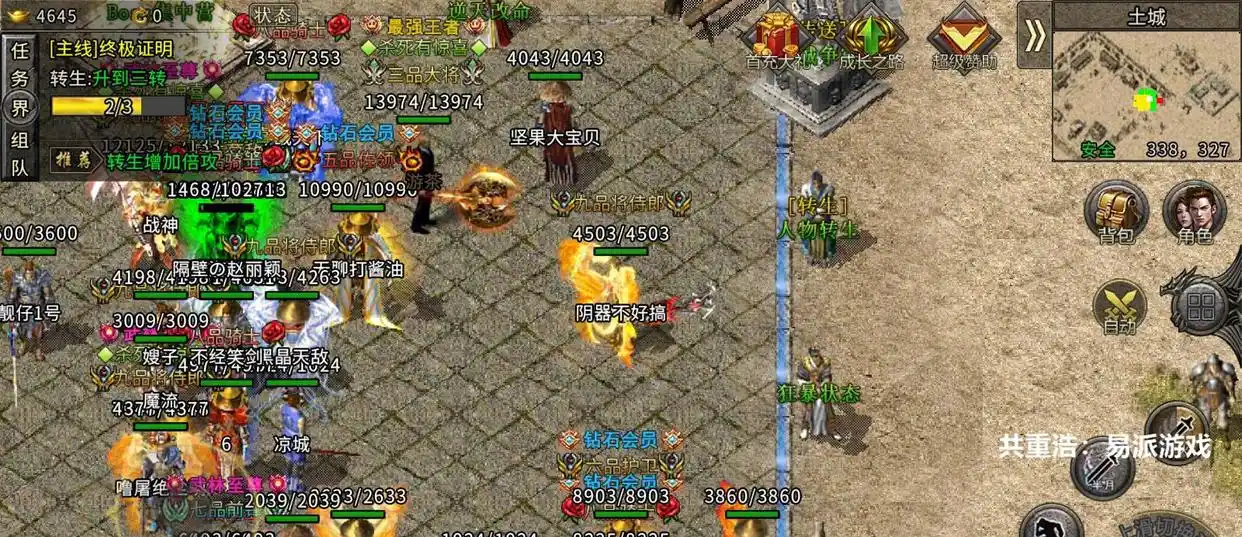Select the 终极证明 main quest entry

click(112, 48)
